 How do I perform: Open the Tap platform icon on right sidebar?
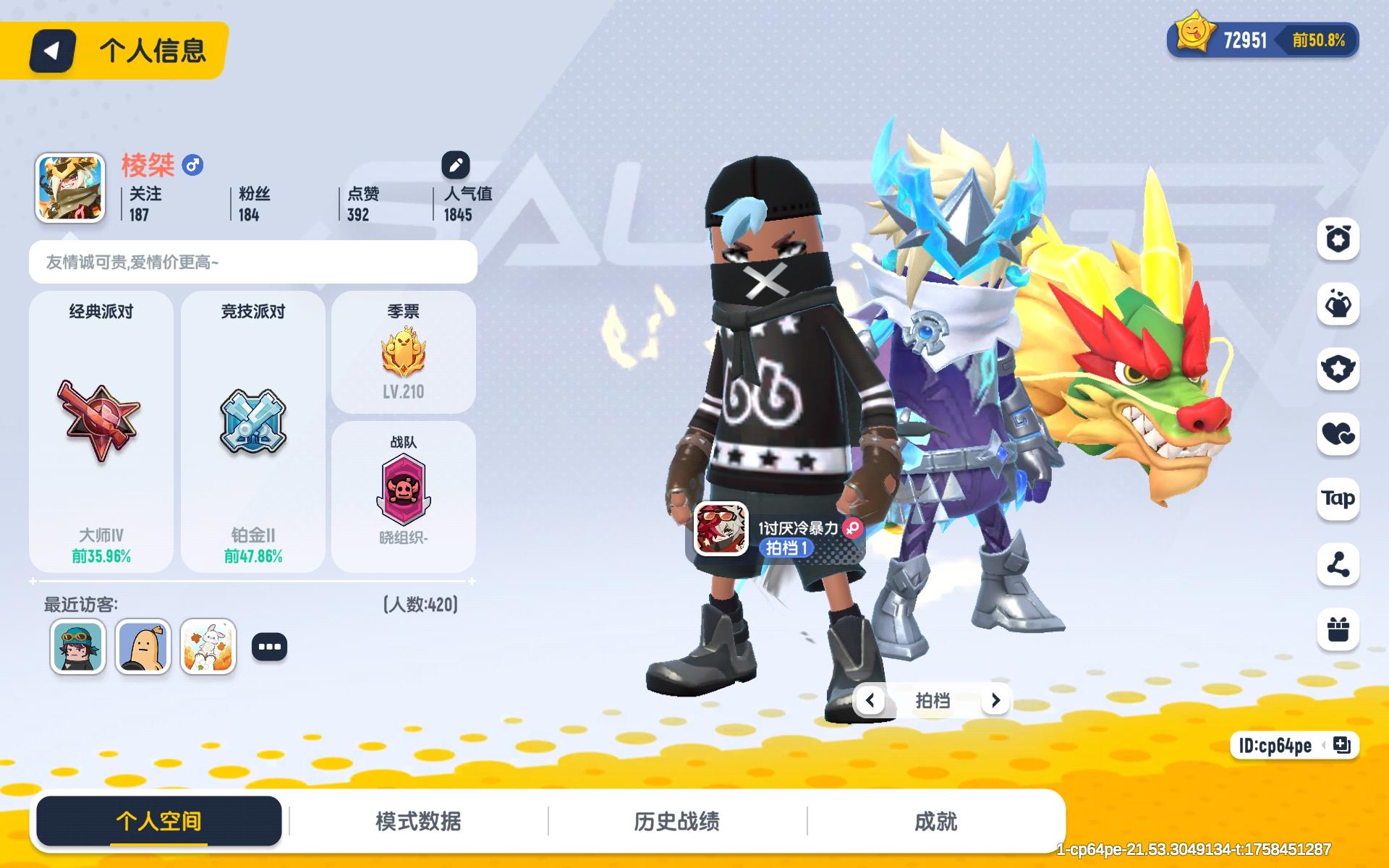1339,498
